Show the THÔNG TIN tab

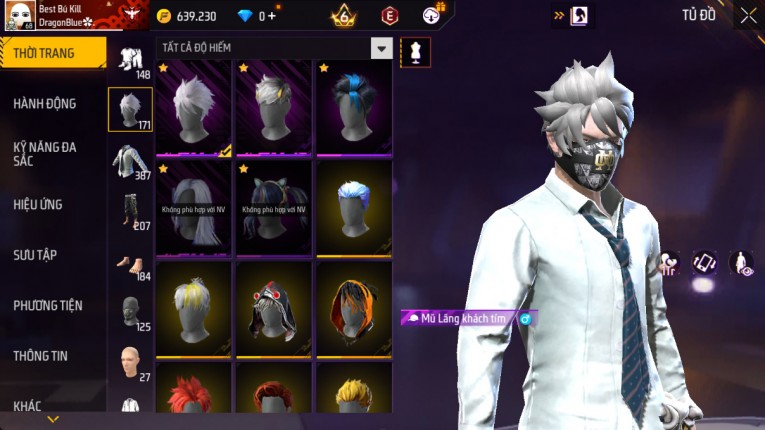(x=42, y=356)
